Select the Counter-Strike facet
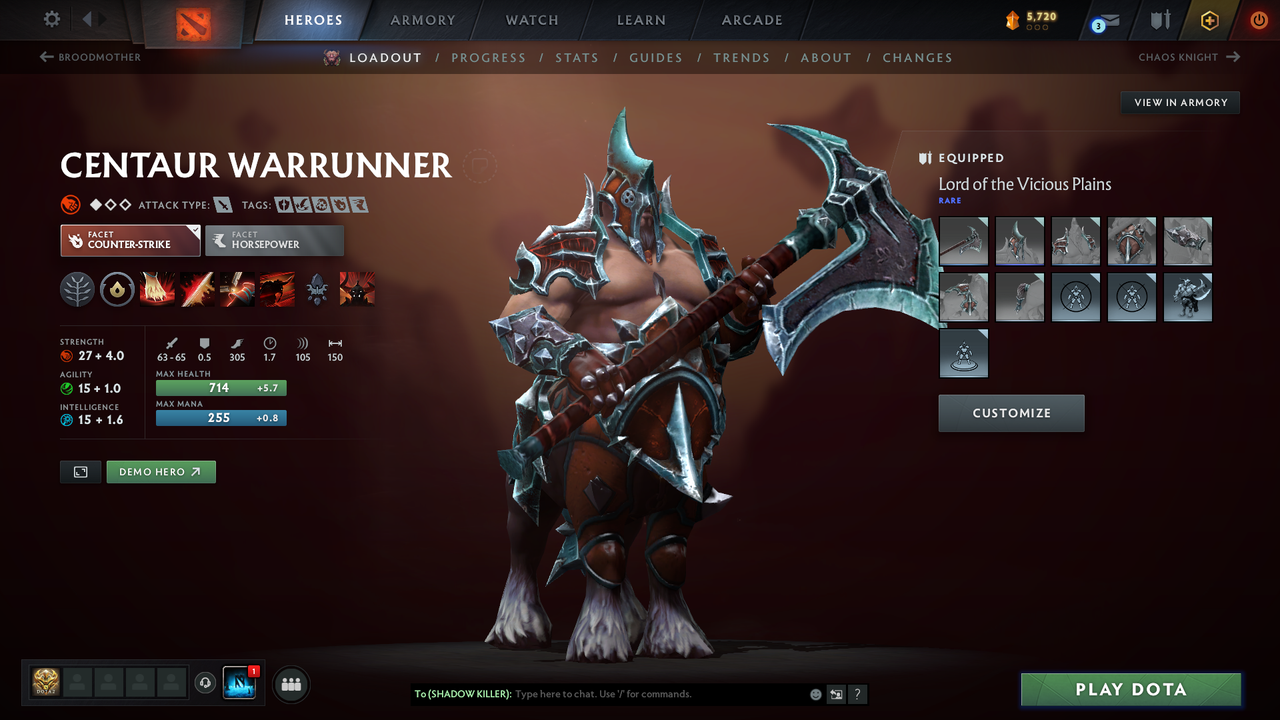Screen dimensions: 1280x720 [130, 240]
